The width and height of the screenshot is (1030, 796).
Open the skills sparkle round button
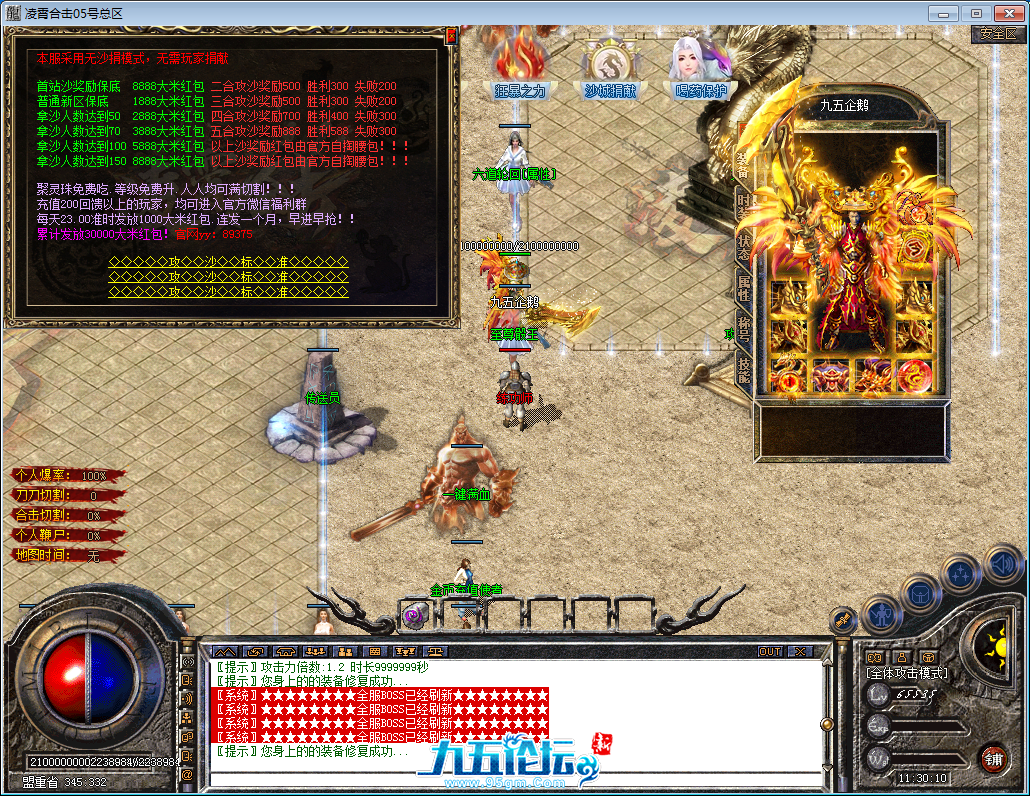960,574
